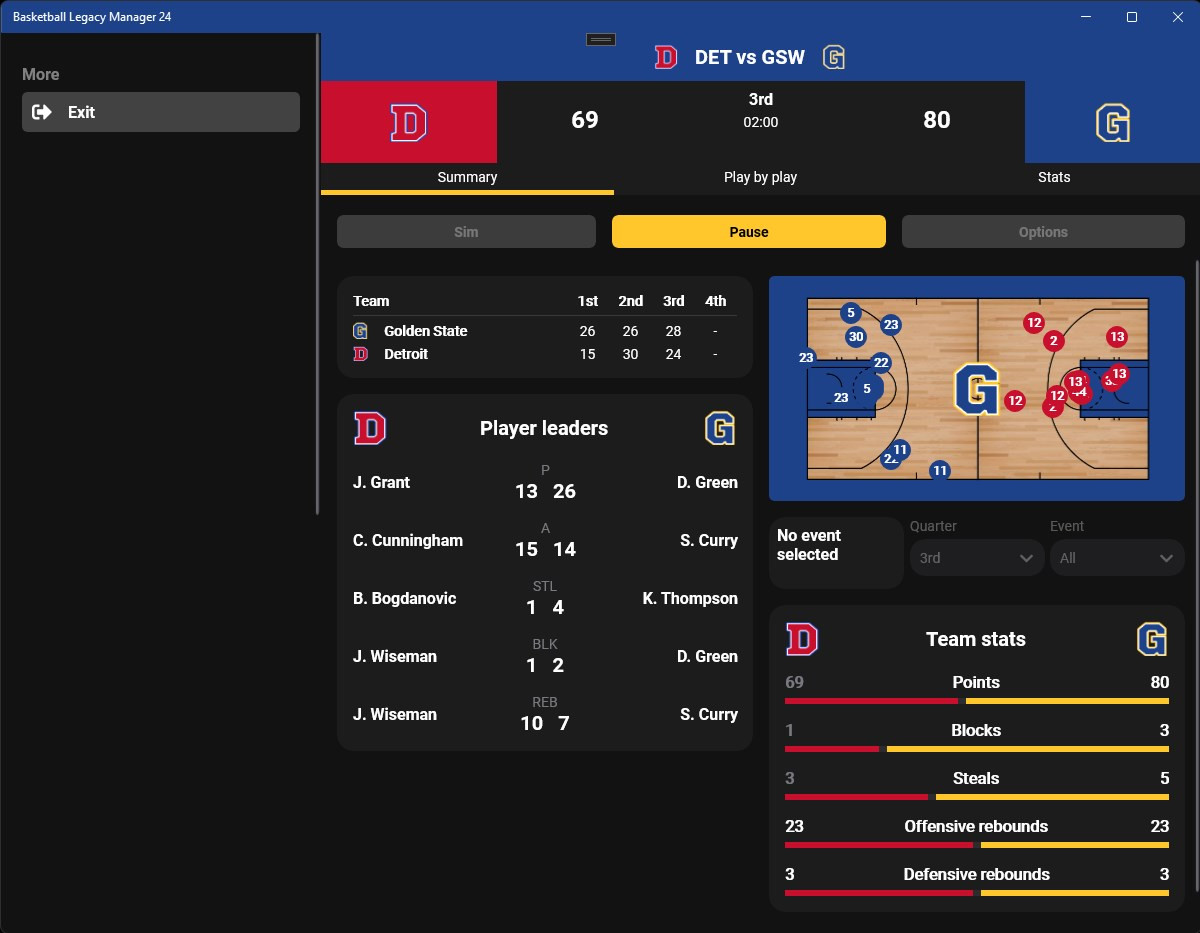Click B. Bogdanovic in the steals row

[404, 598]
